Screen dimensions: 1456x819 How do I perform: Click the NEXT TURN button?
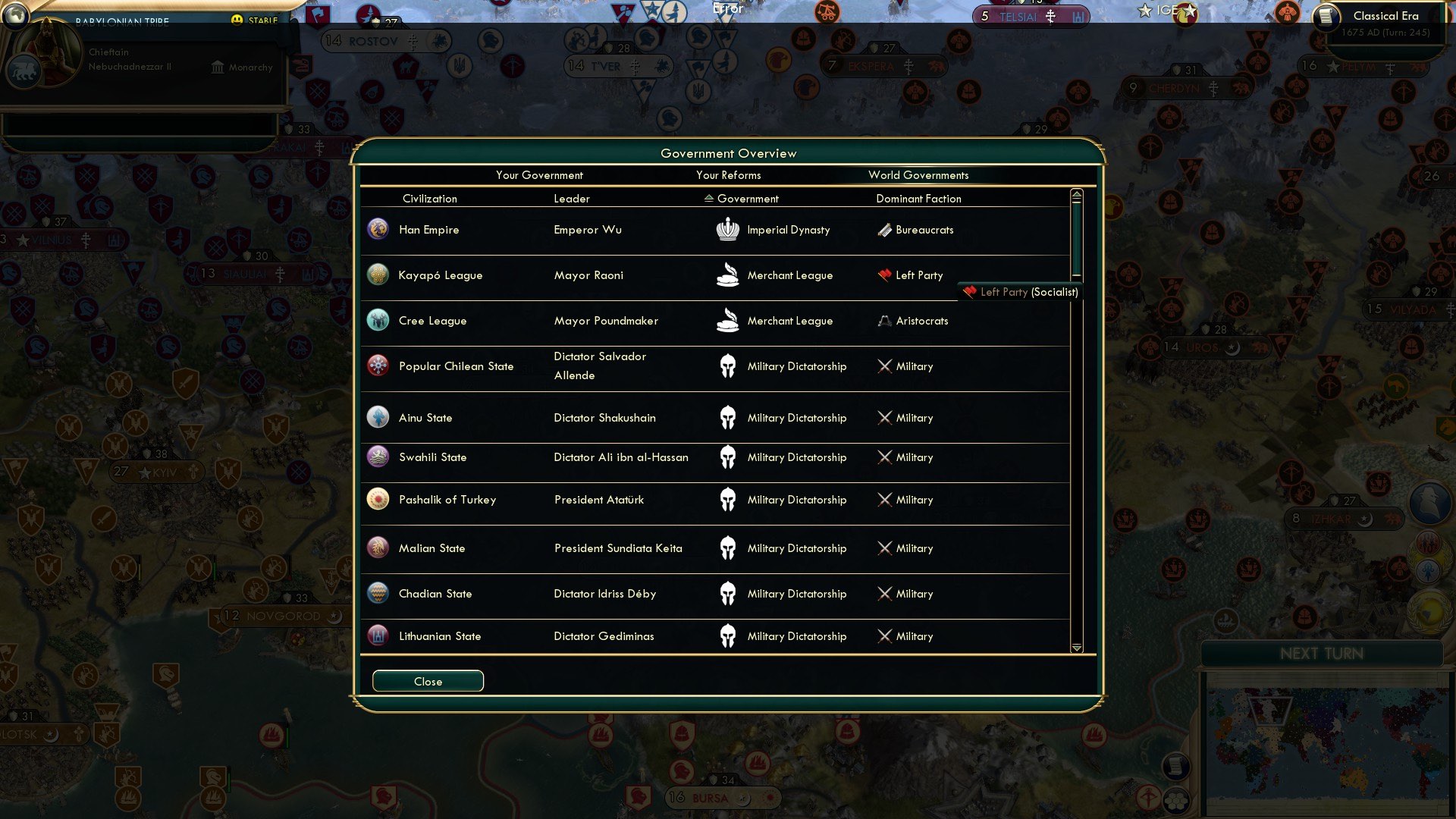click(1325, 654)
